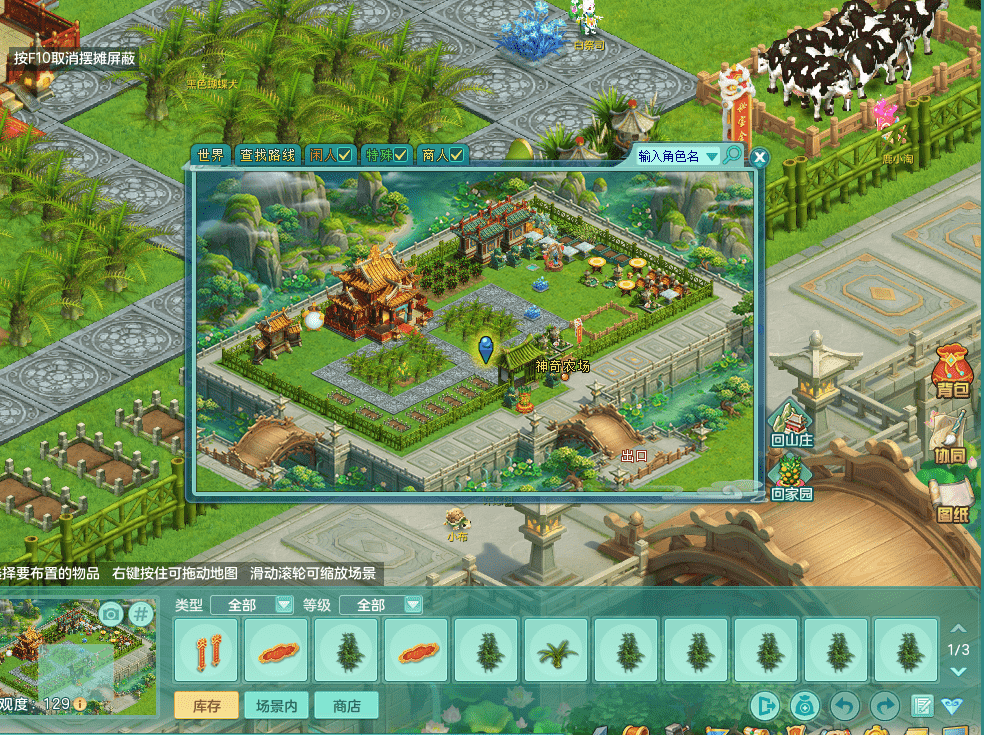Click the magnifying glass search icon
The image size is (984, 735).
point(733,155)
